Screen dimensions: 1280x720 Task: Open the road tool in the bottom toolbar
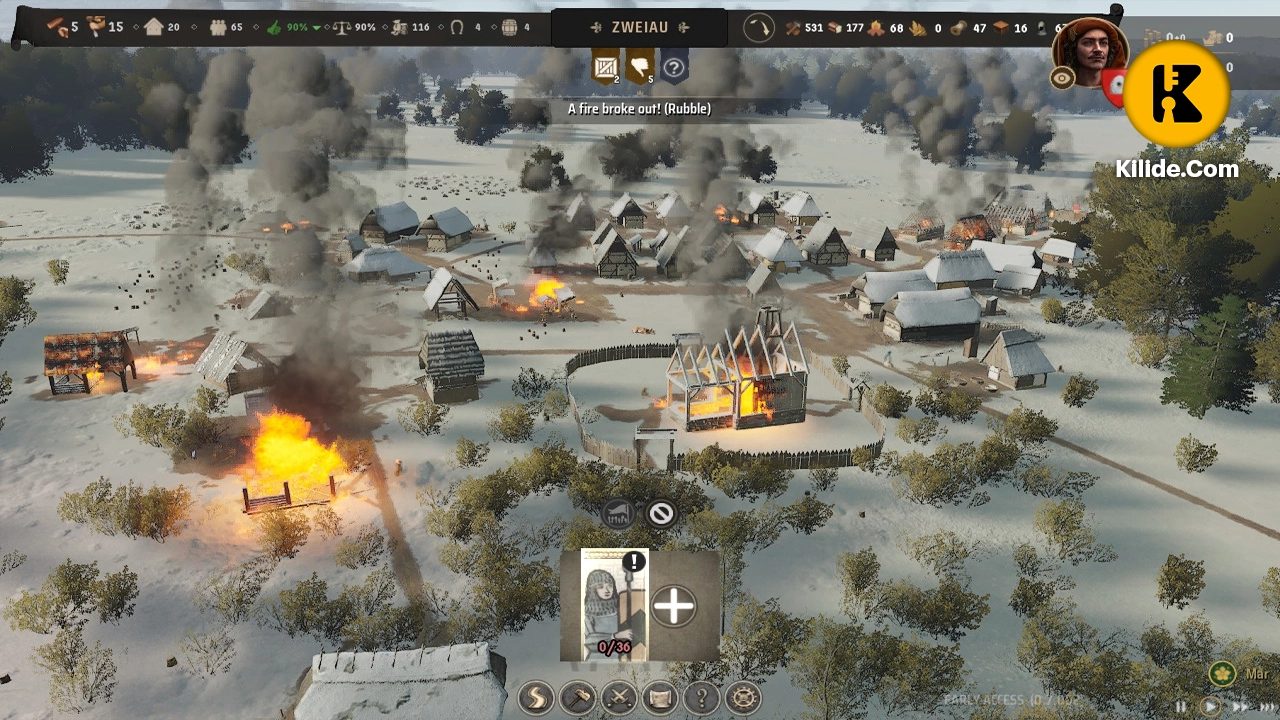[x=537, y=697]
